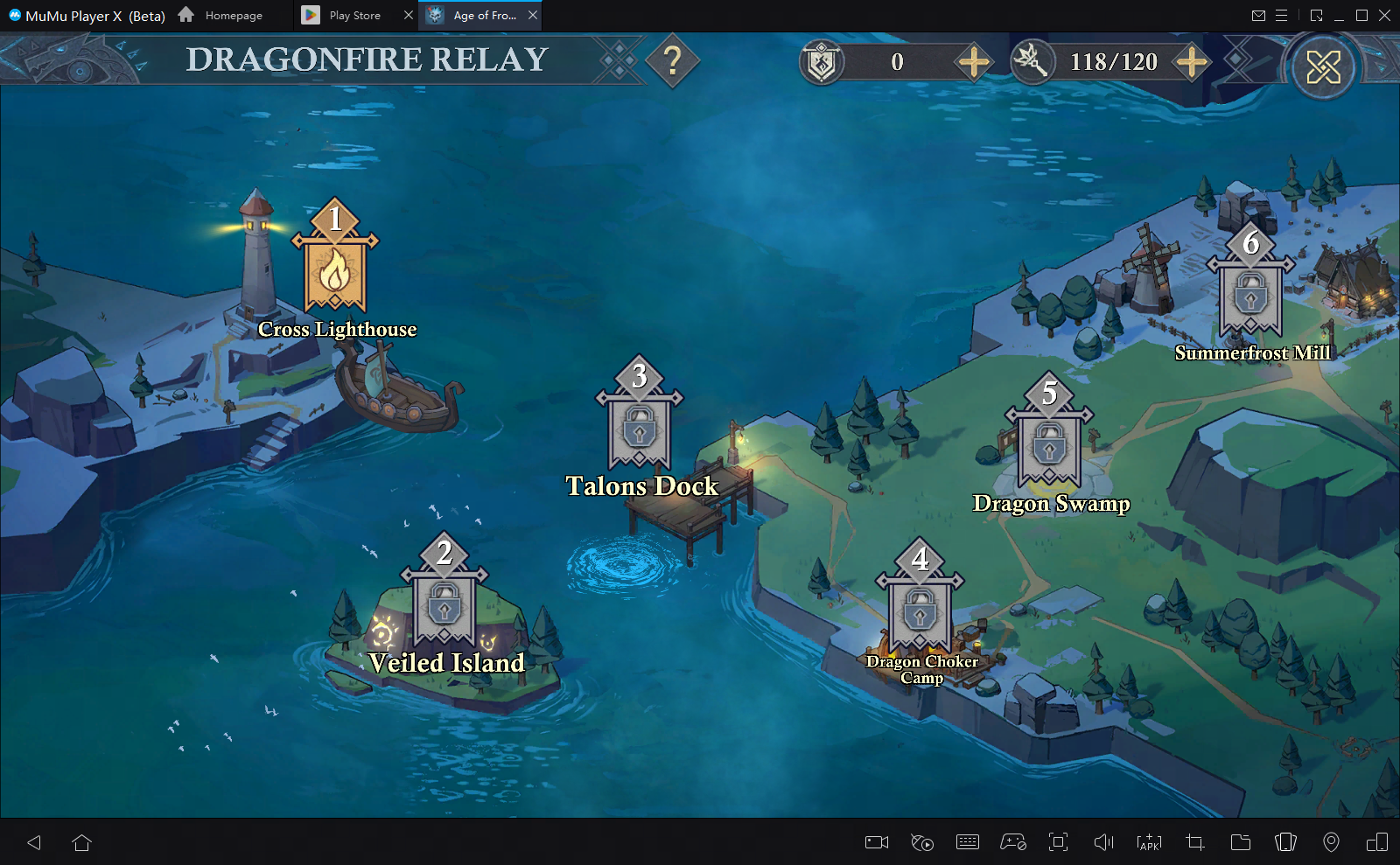Image resolution: width=1400 pixels, height=865 pixels.
Task: Switch to the Play Store tab
Action: pyautogui.click(x=354, y=16)
